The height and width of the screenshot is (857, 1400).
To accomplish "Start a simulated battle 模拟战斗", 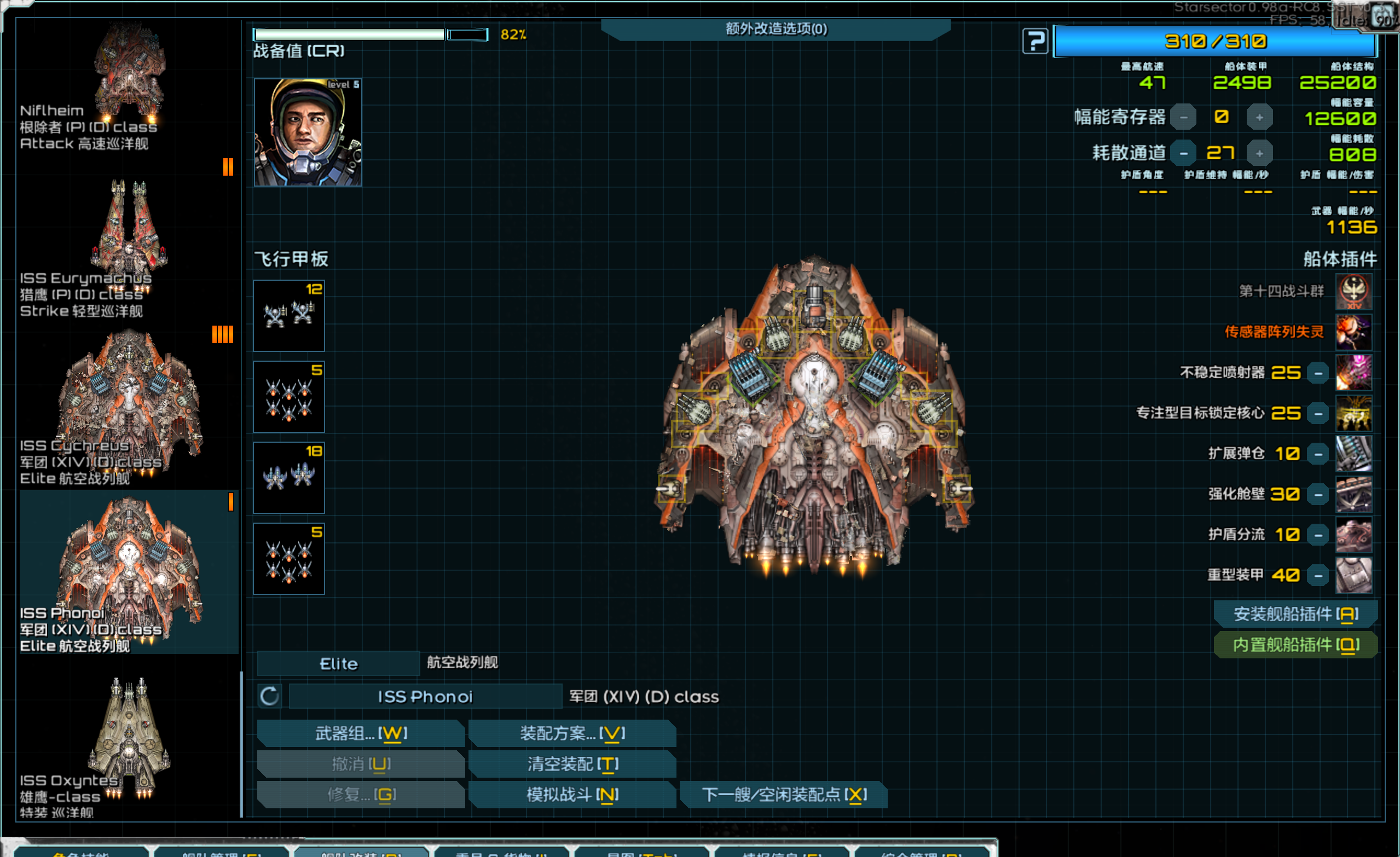I will [572, 795].
